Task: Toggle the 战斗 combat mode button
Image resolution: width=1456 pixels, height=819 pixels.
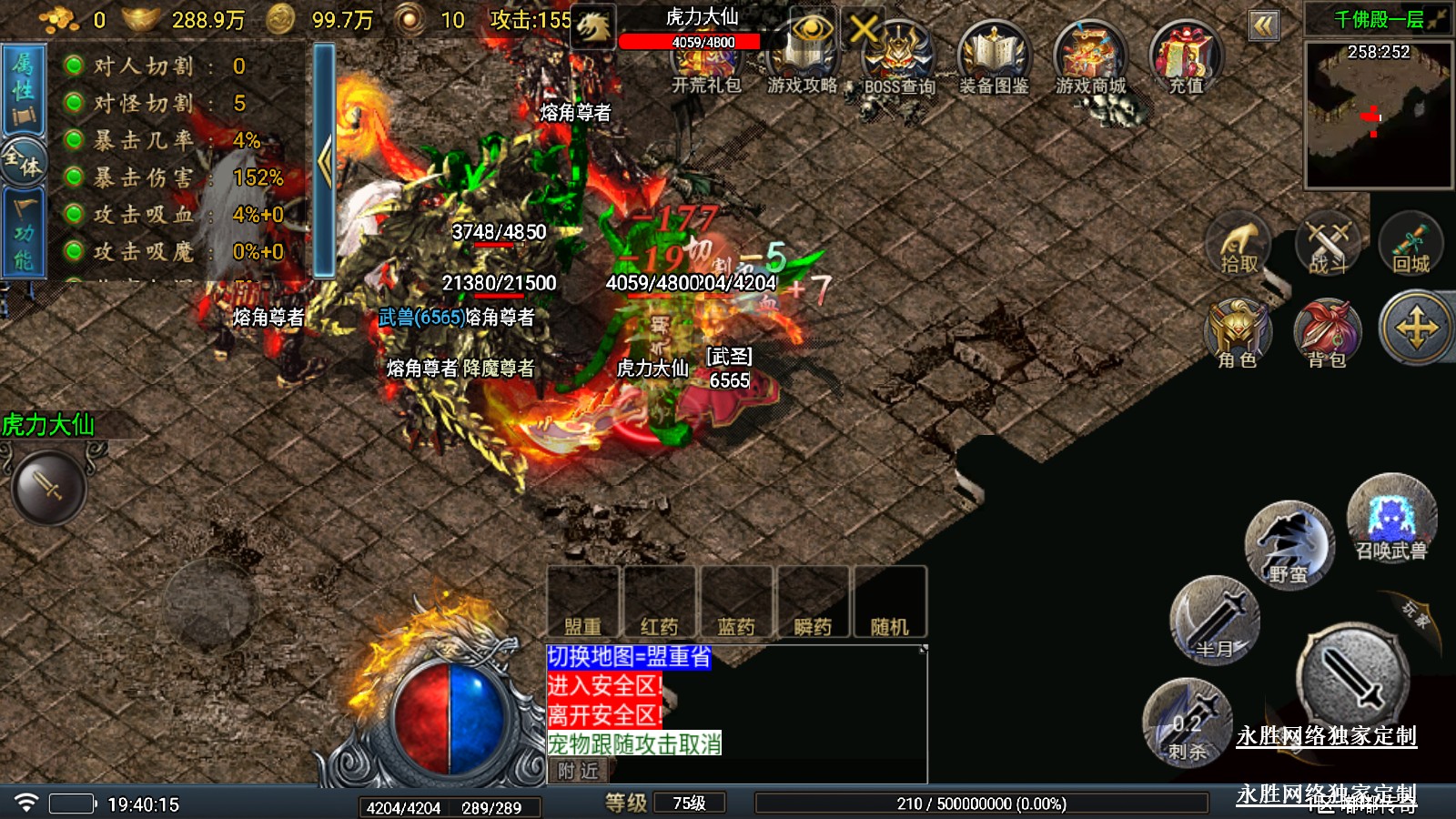Action: click(1328, 245)
